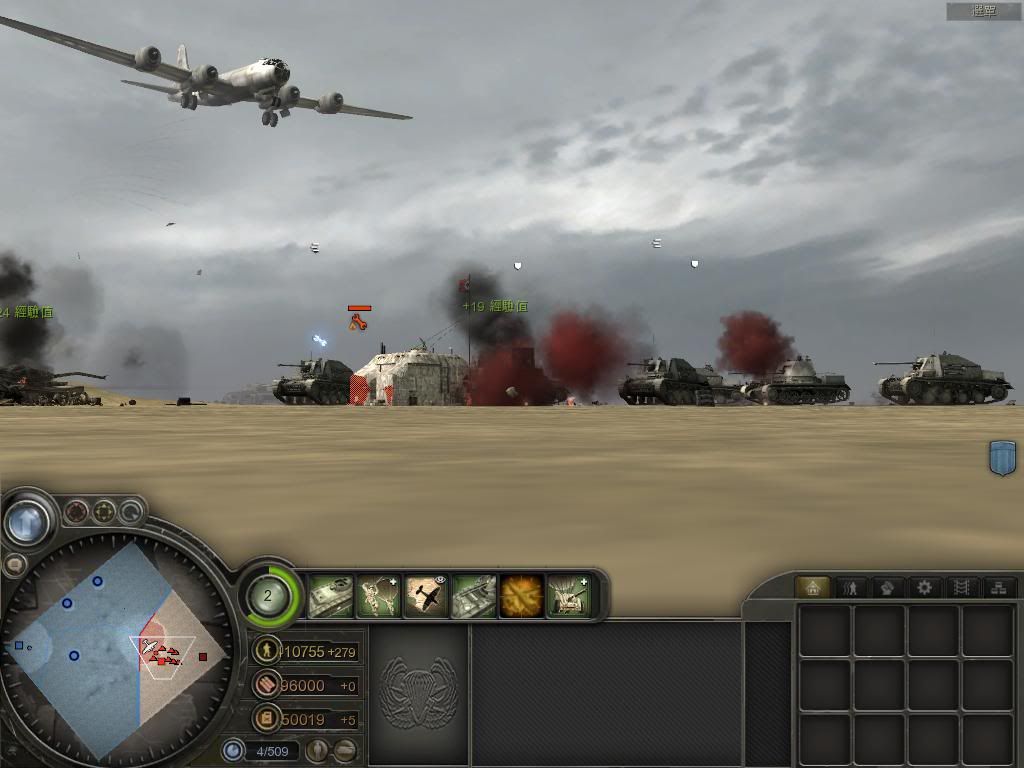The height and width of the screenshot is (768, 1024).
Task: Trigger the orange explosion bombing ability
Action: coord(522,596)
